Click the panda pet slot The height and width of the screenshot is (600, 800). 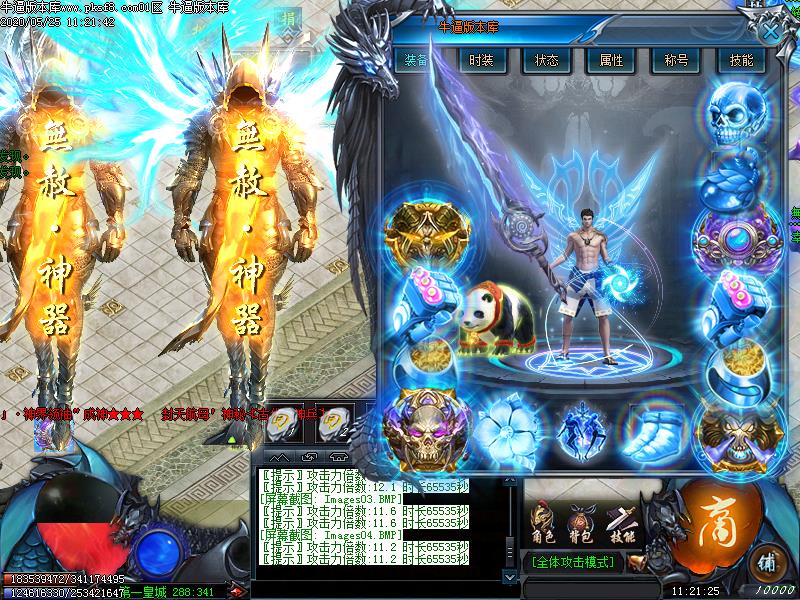pyautogui.click(x=495, y=320)
